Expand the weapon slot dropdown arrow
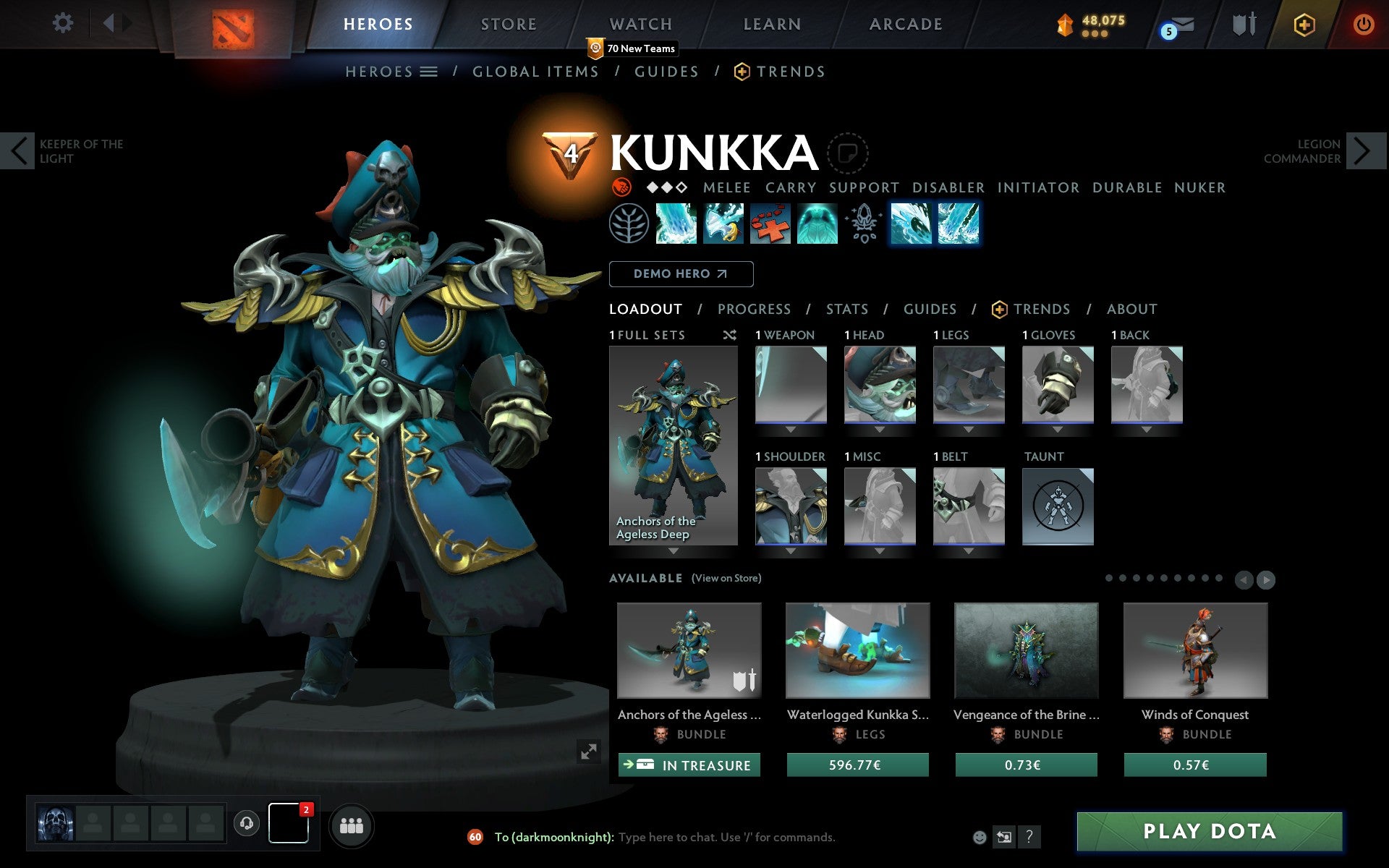1389x868 pixels. pos(790,428)
